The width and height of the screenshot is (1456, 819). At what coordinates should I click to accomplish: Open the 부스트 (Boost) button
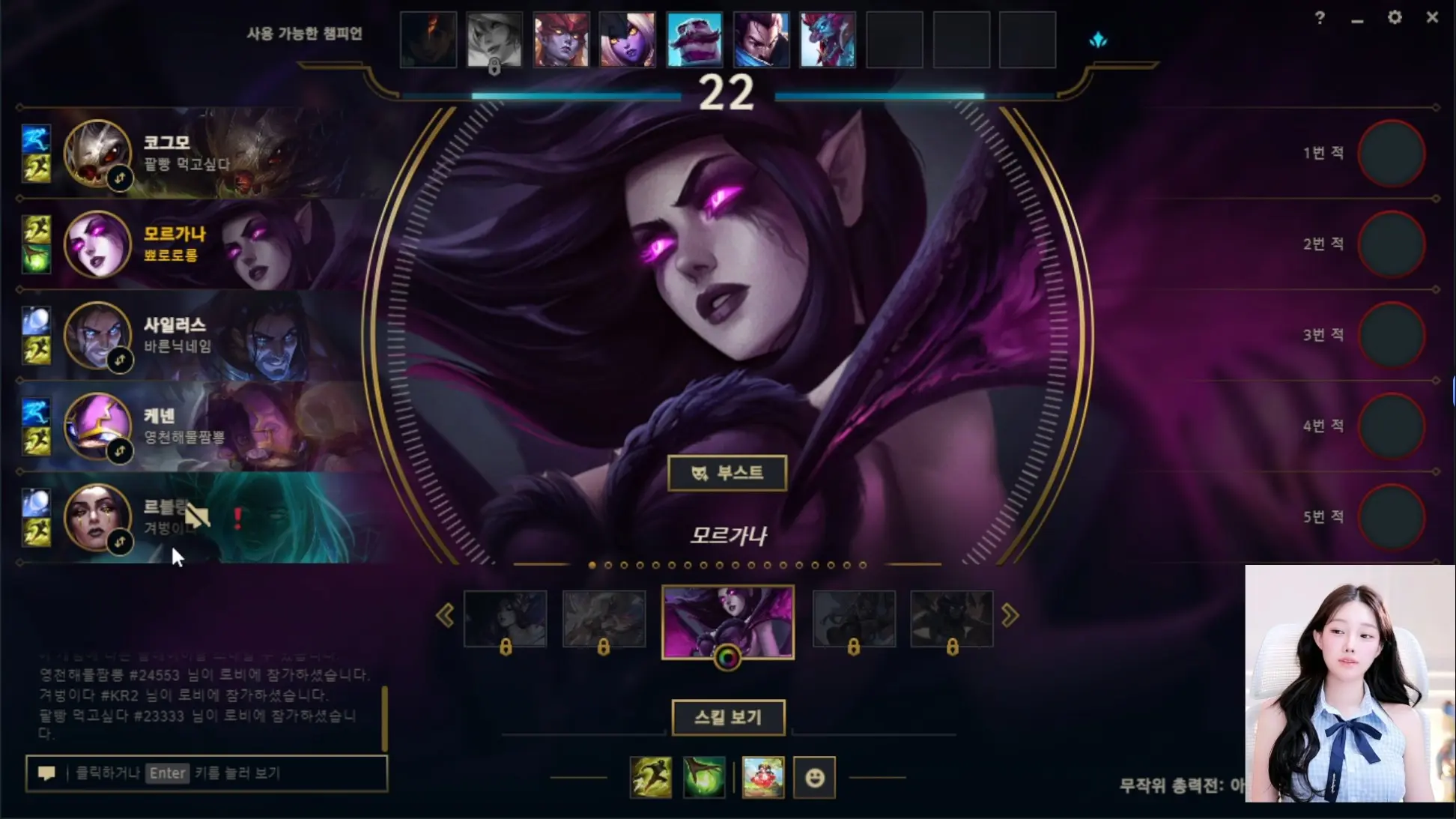[x=727, y=474]
